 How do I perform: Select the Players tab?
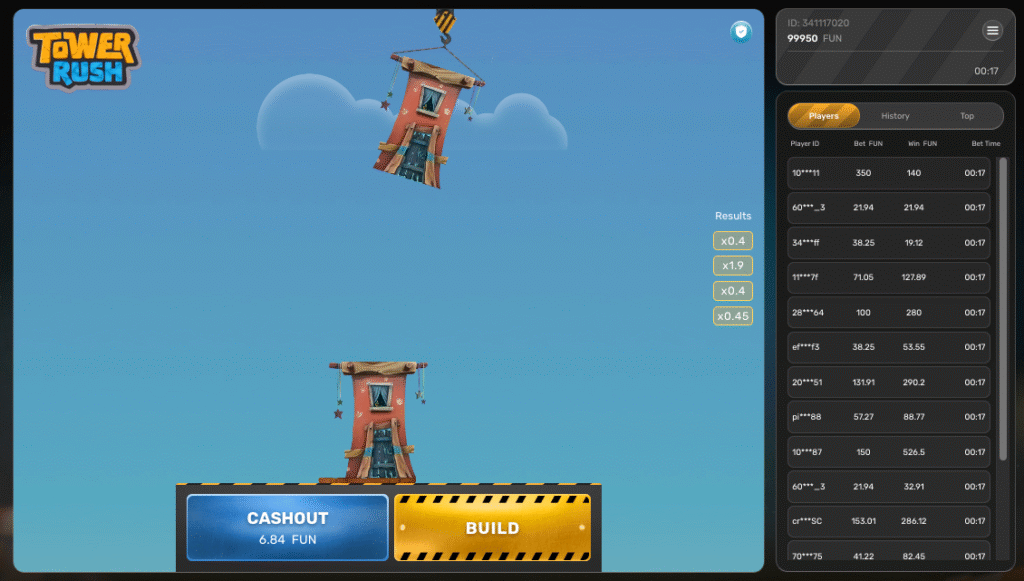coord(824,116)
